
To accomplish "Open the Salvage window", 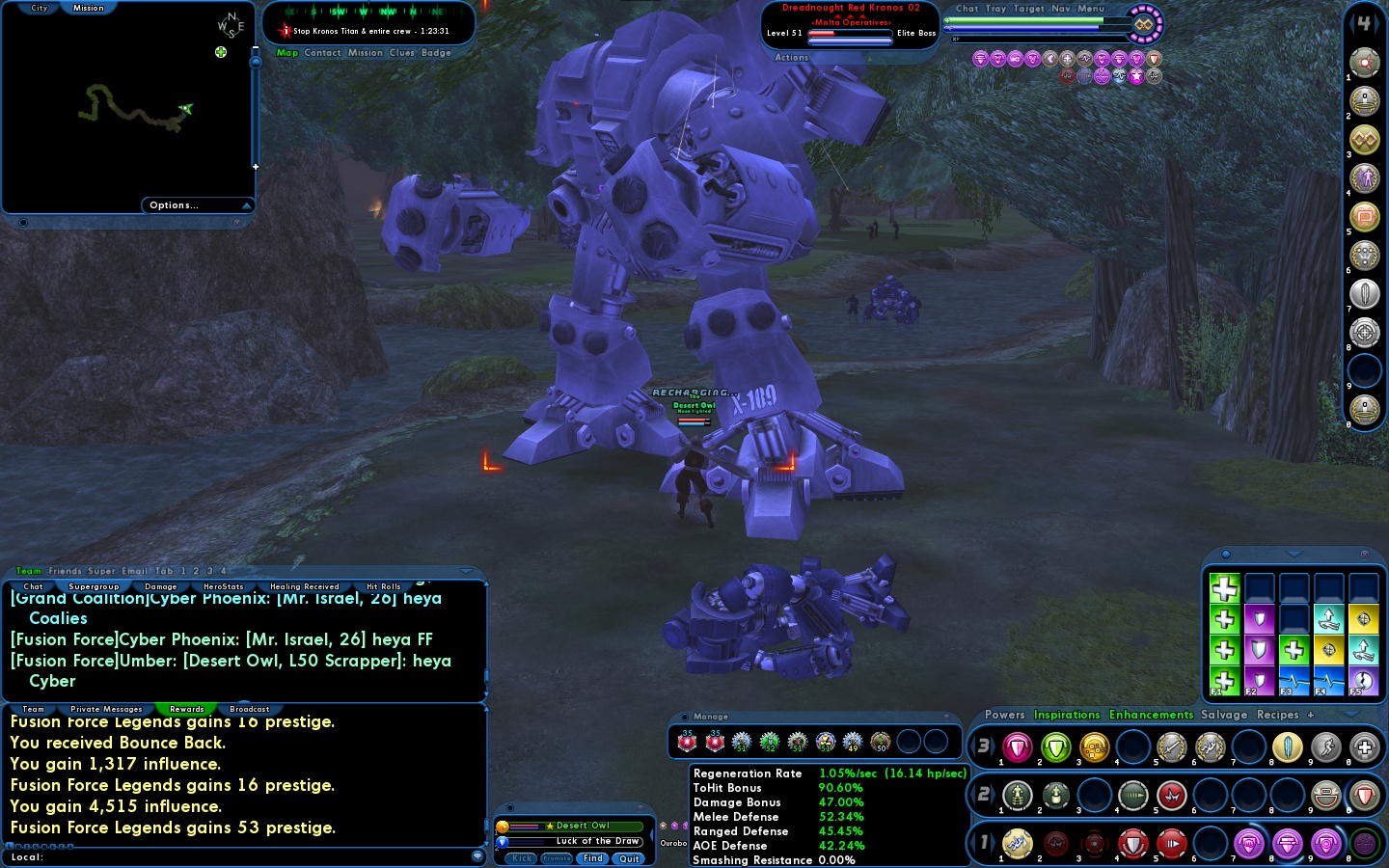I will tap(1224, 715).
